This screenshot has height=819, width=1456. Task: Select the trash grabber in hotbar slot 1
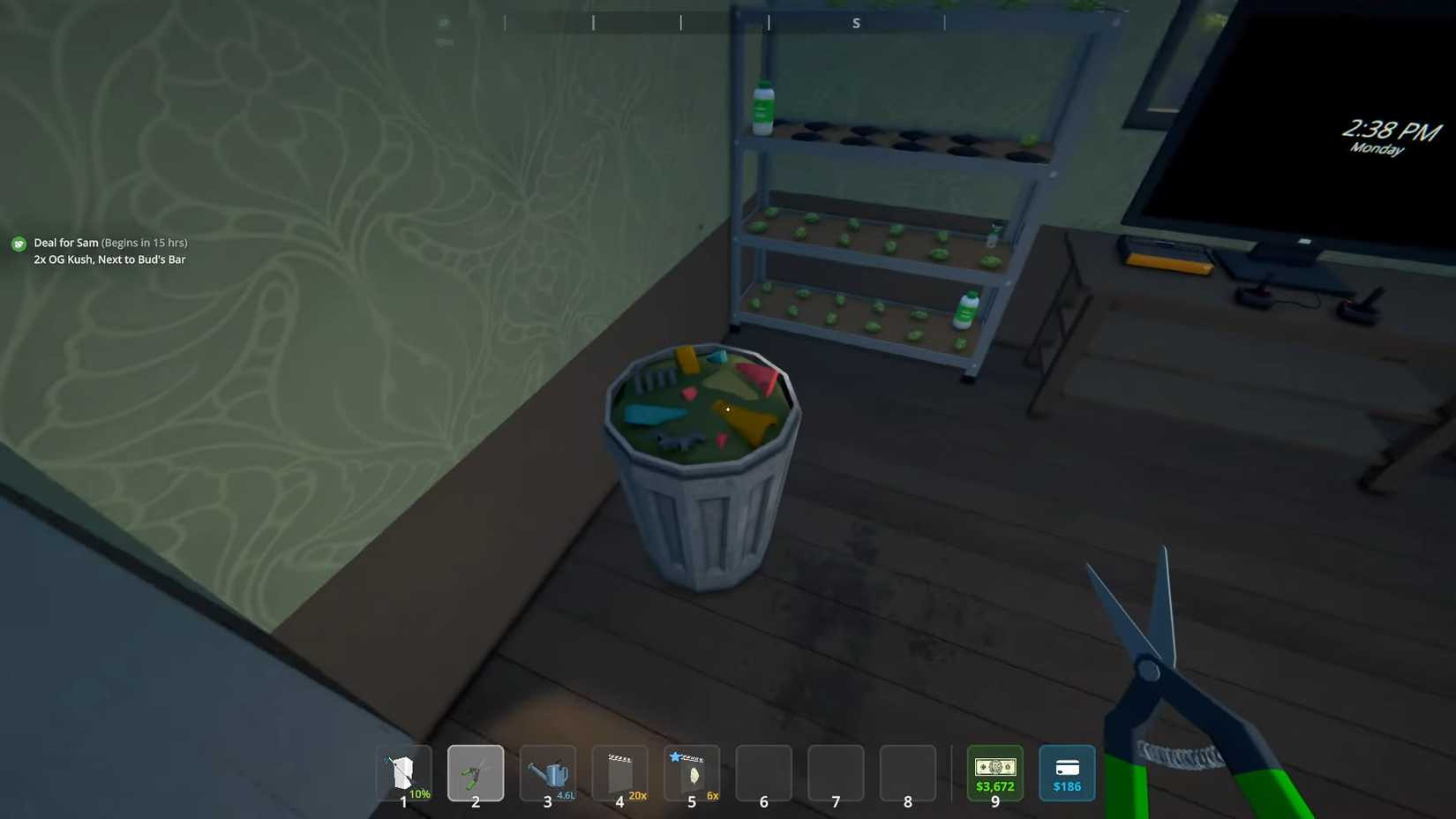click(403, 772)
